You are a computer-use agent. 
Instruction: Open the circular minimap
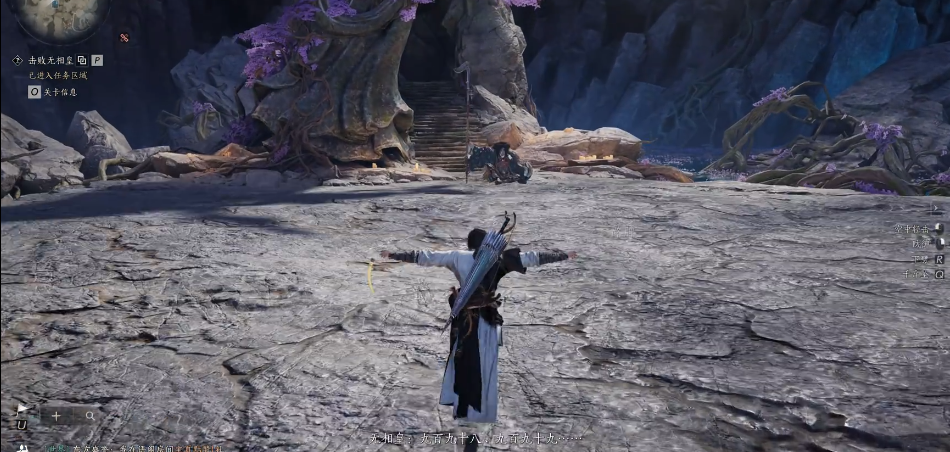(60, 14)
